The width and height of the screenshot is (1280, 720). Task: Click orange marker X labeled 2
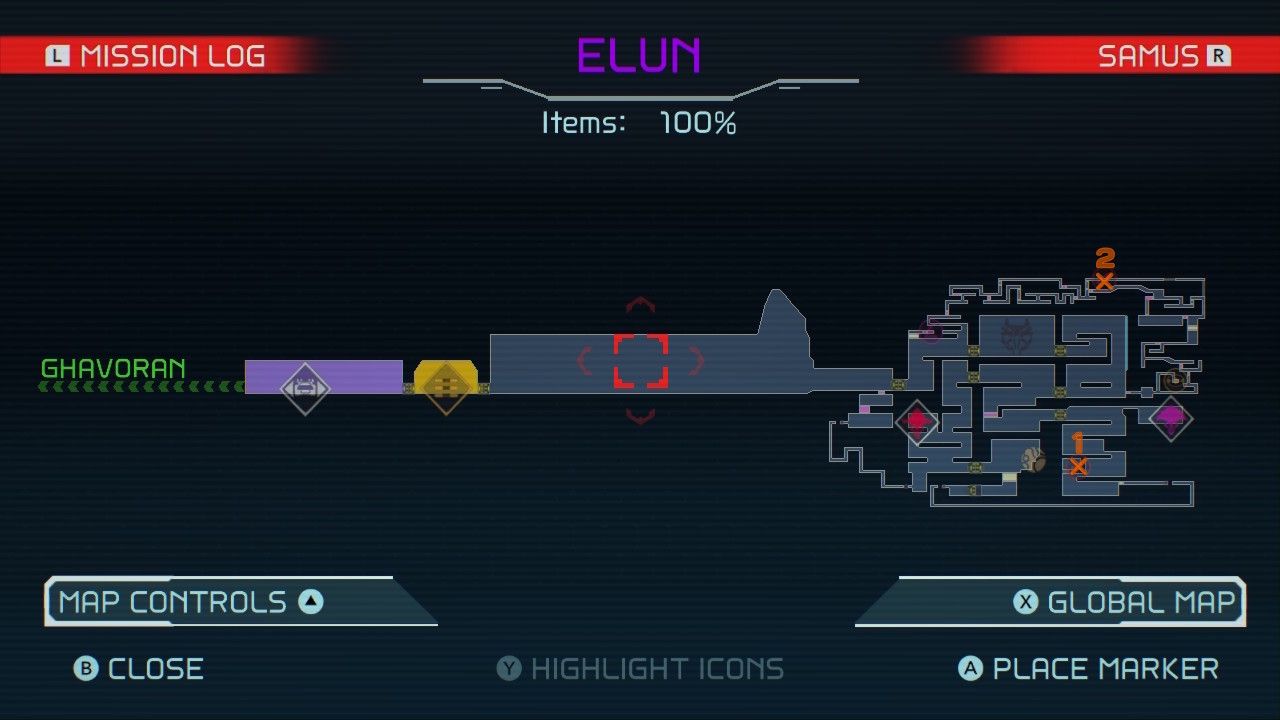(x=1104, y=281)
